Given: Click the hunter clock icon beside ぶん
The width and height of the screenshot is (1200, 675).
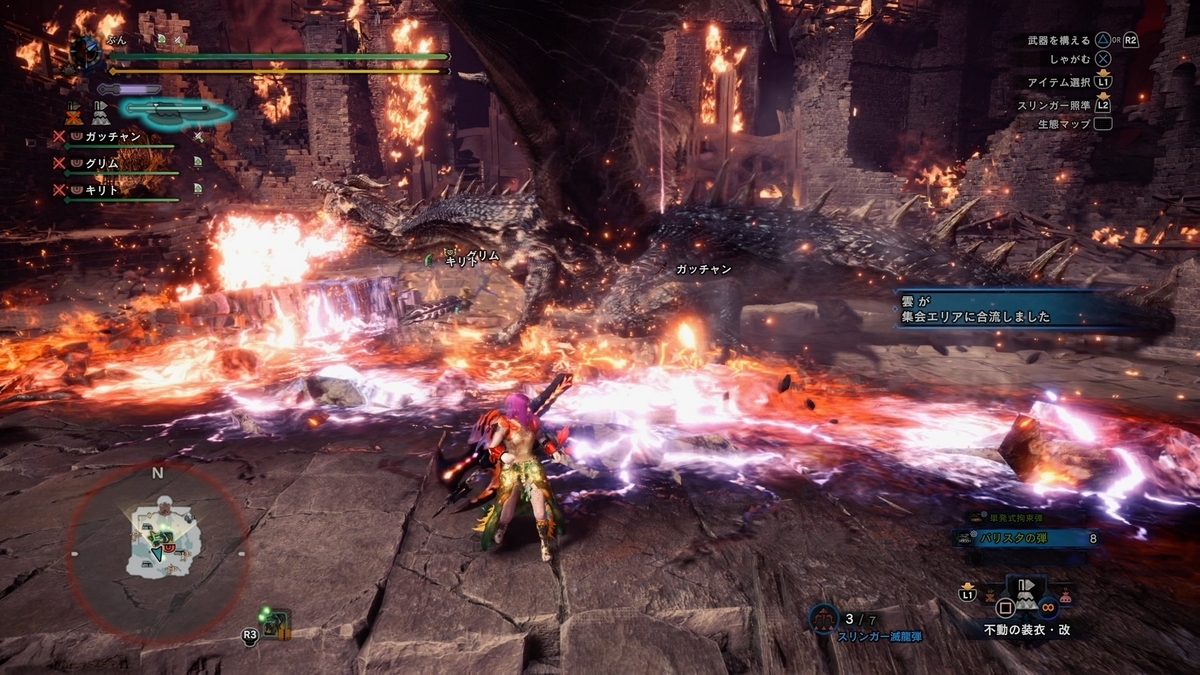Looking at the screenshot, I should pyautogui.click(x=86, y=50).
